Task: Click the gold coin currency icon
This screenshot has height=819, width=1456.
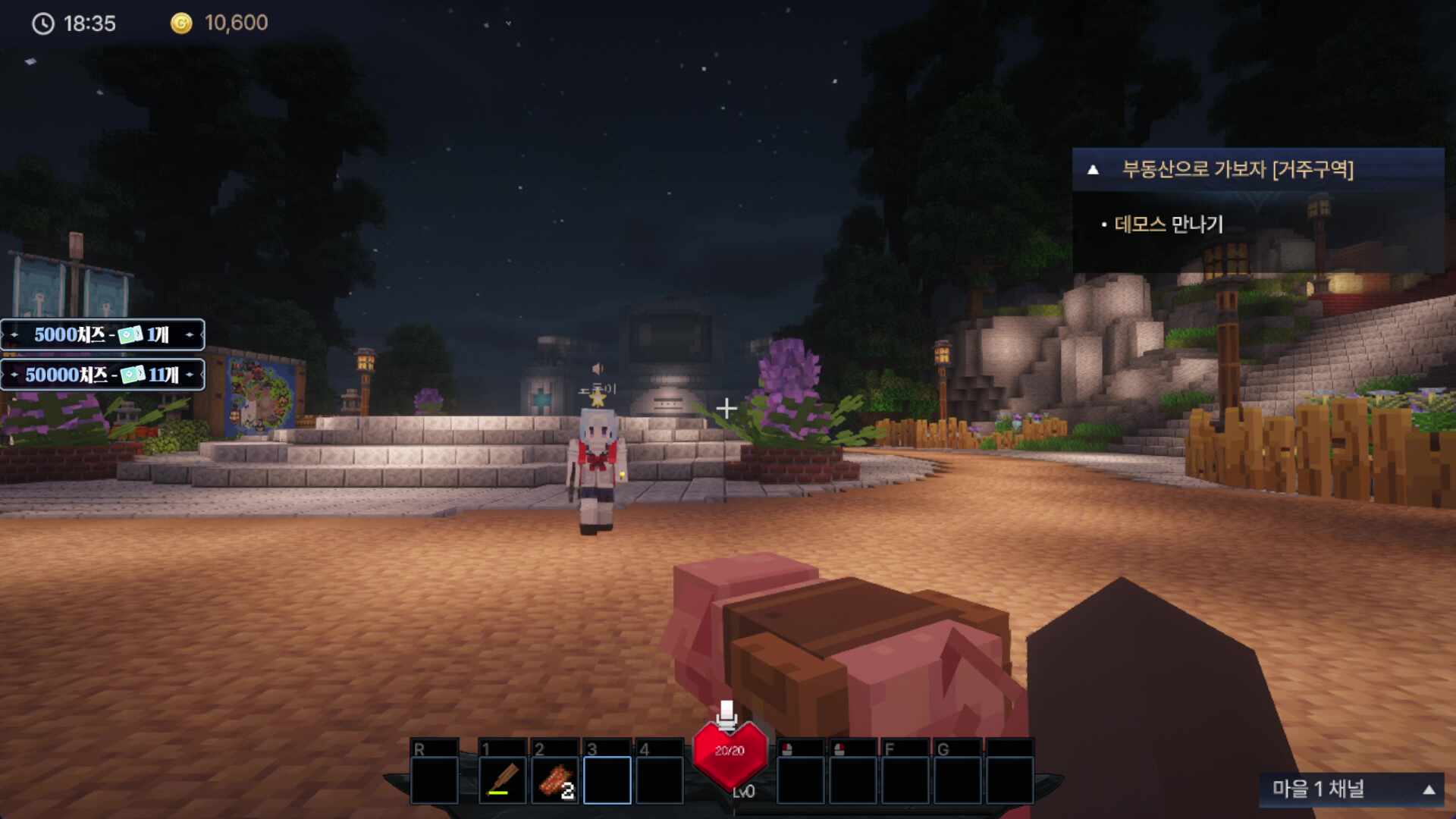Action: point(181,24)
